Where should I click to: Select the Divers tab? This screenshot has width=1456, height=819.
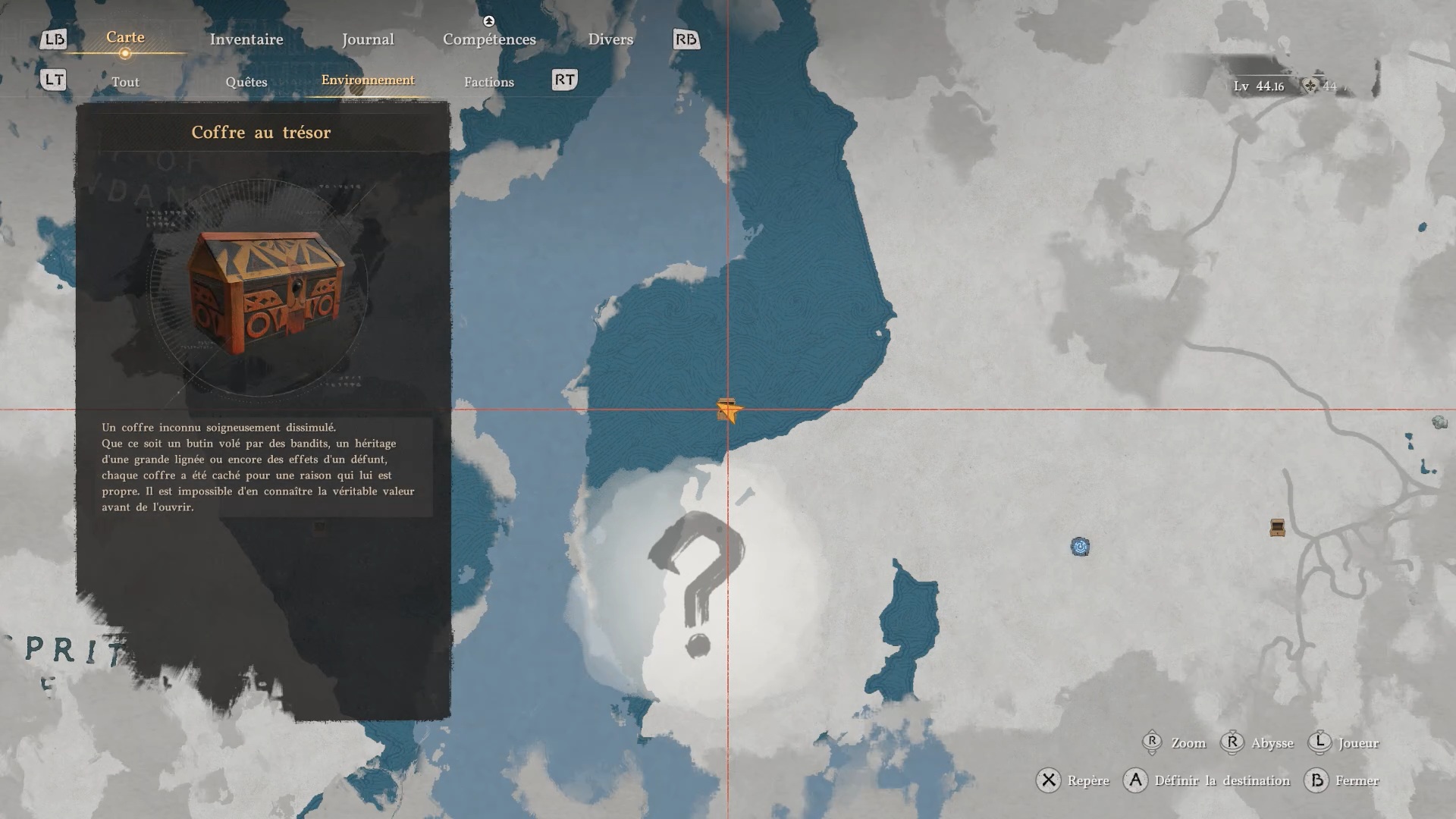coord(610,39)
